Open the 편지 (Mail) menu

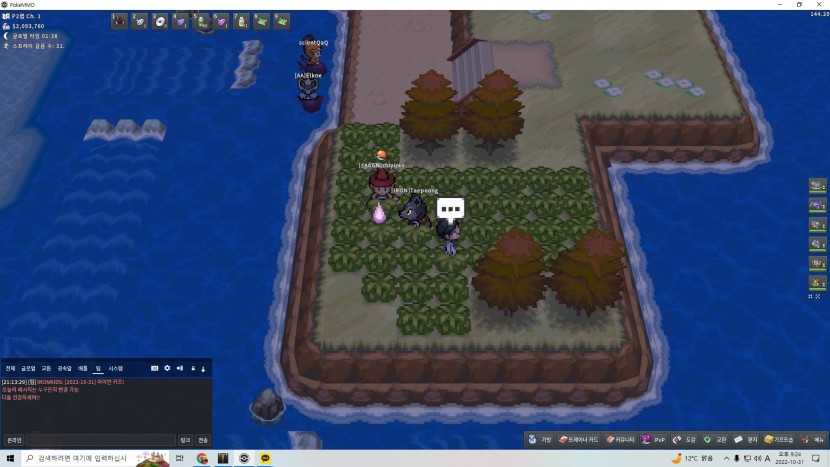(746, 439)
